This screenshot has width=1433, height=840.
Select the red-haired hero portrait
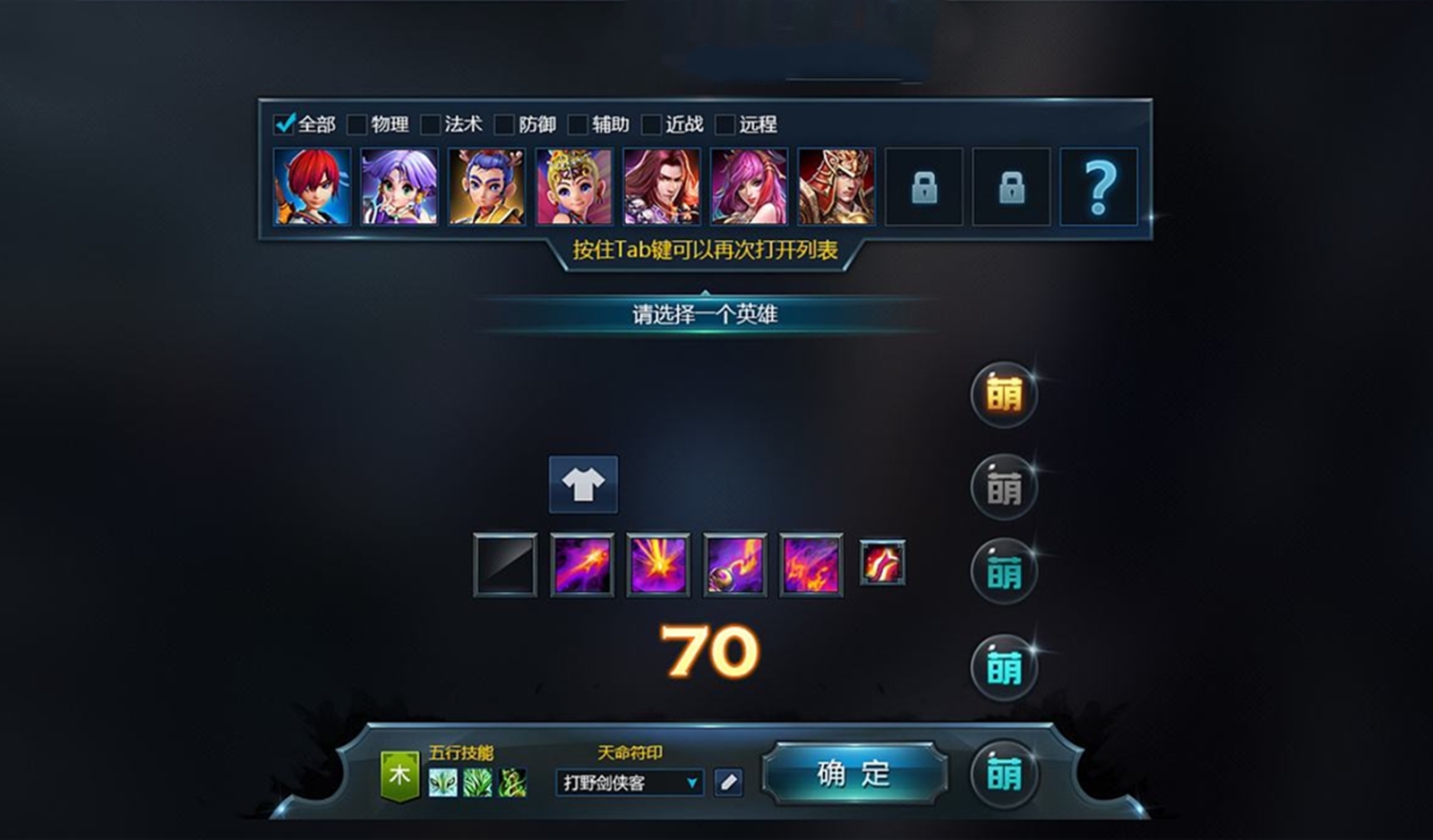click(x=312, y=186)
